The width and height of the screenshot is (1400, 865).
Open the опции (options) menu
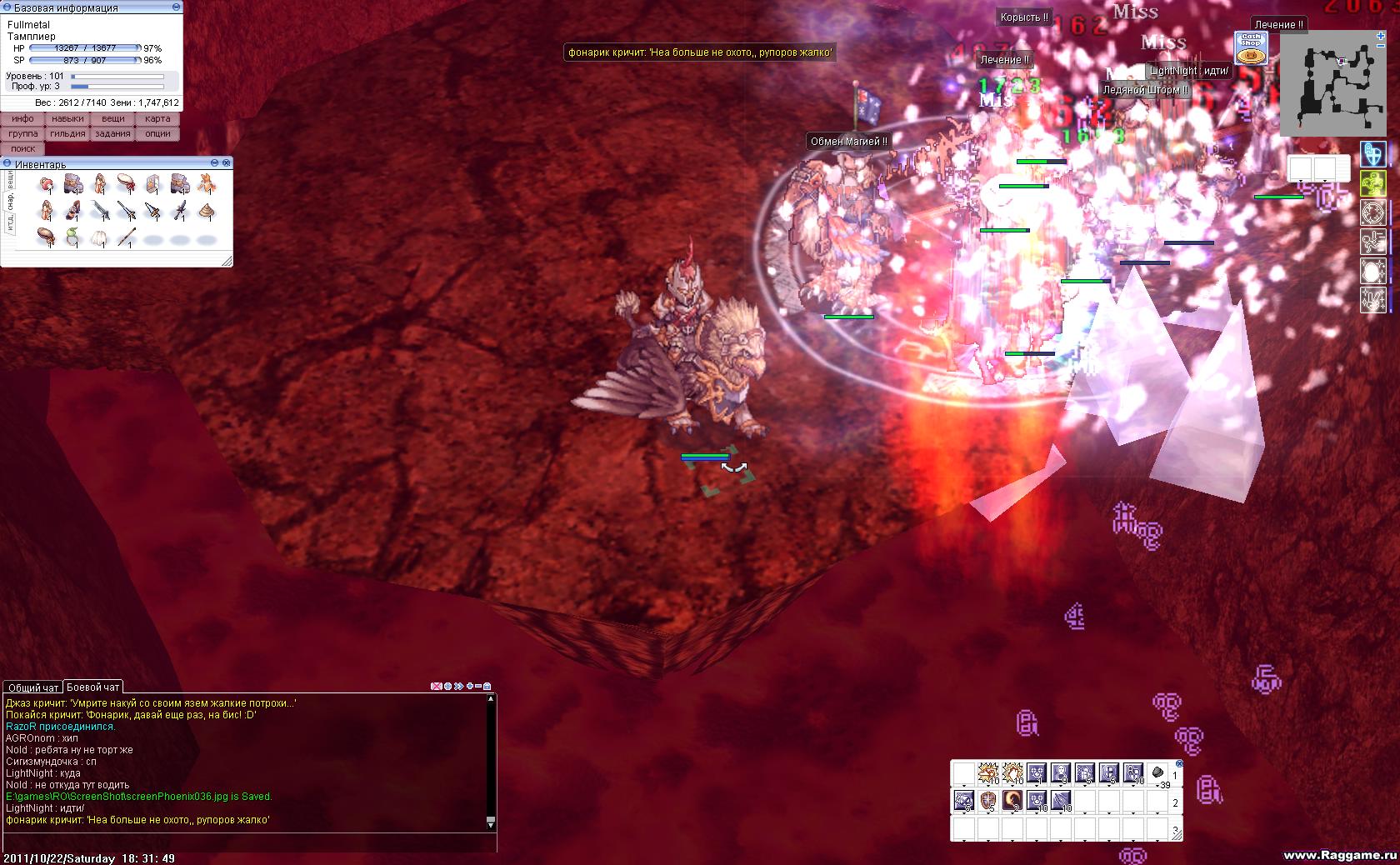(157, 134)
